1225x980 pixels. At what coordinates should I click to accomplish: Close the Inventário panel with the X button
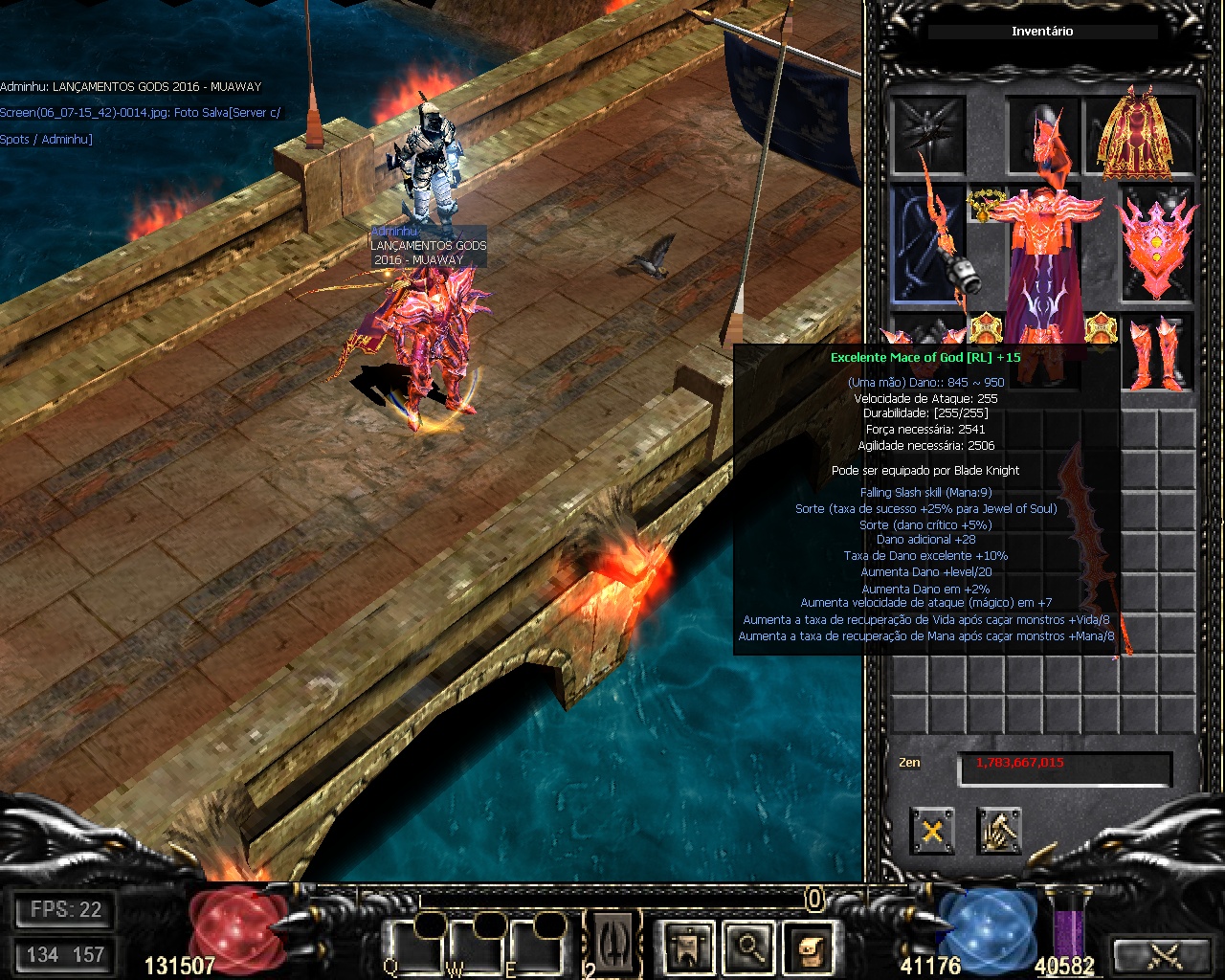pos(931,830)
